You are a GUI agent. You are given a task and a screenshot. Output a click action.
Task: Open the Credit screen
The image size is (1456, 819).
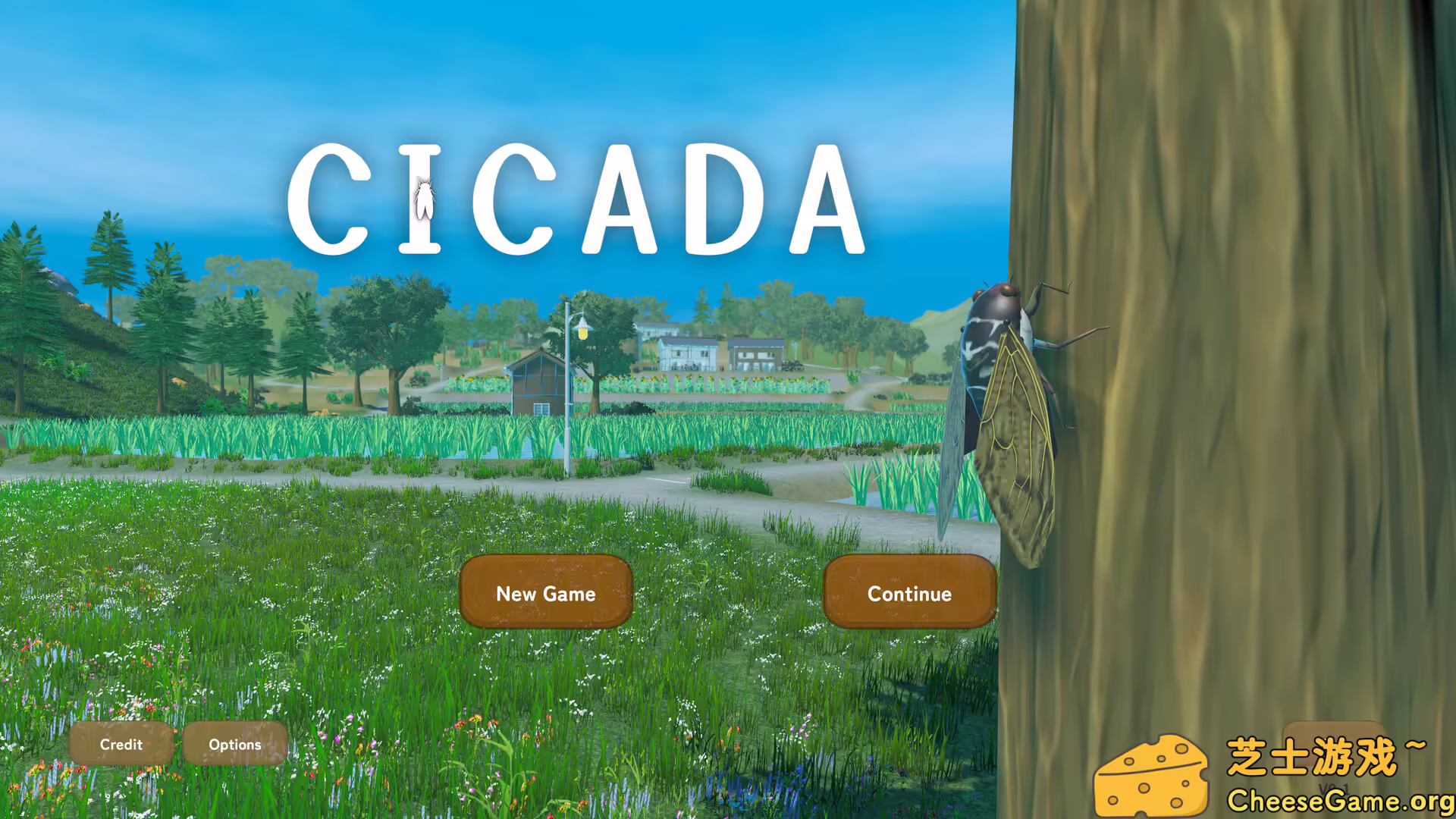121,745
